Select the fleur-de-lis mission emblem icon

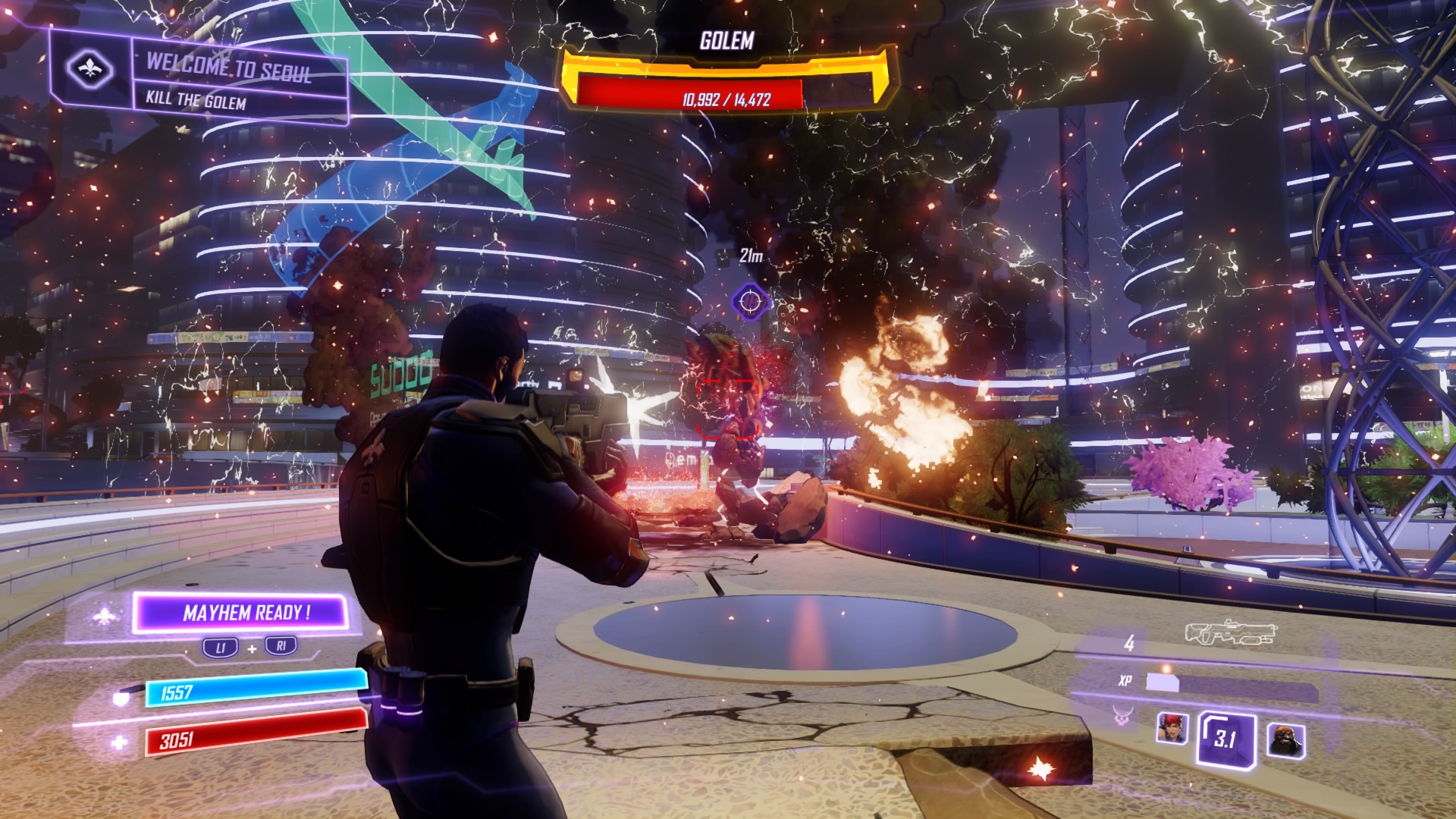click(x=89, y=69)
